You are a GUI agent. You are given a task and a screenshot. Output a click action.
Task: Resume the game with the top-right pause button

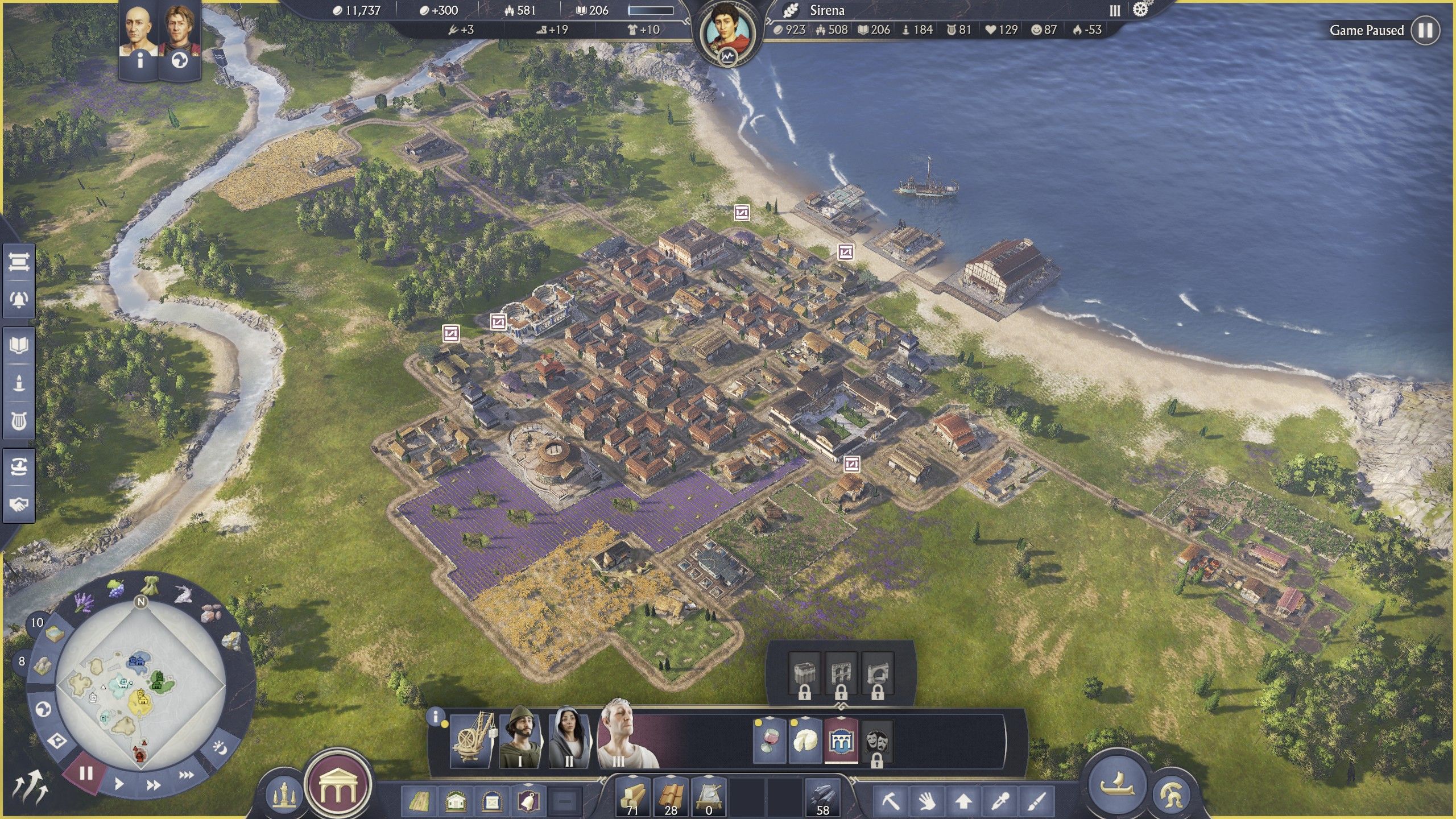tap(1425, 30)
